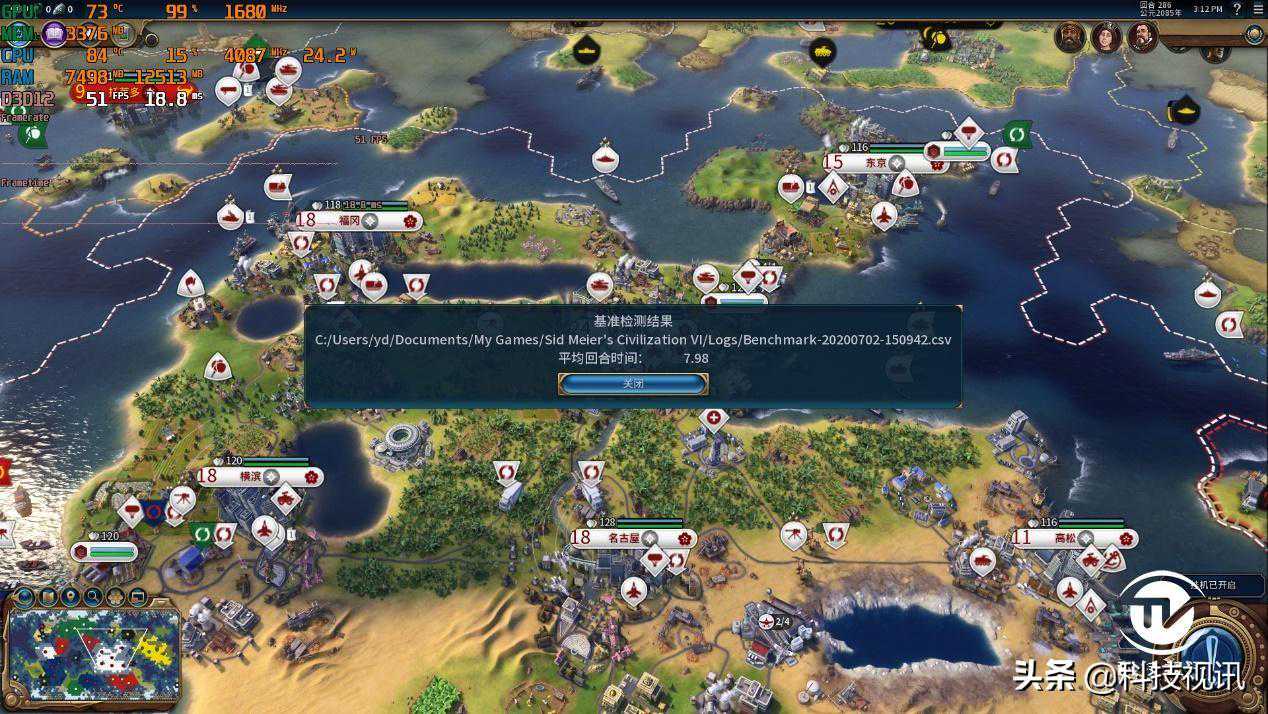Open the World Congress globe icon
The width and height of the screenshot is (1268, 714).
click(x=1254, y=35)
